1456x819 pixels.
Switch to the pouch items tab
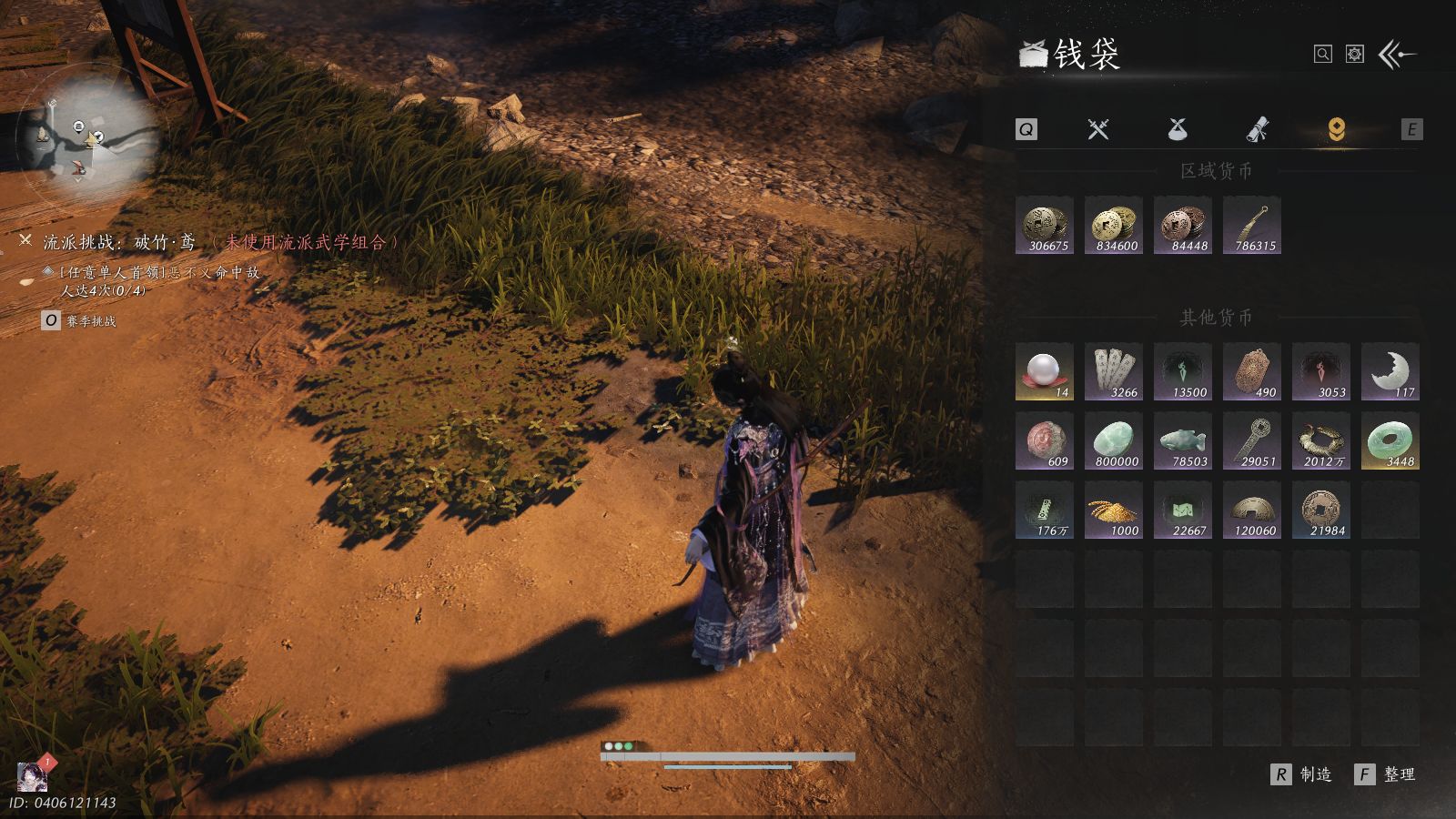point(1178,129)
